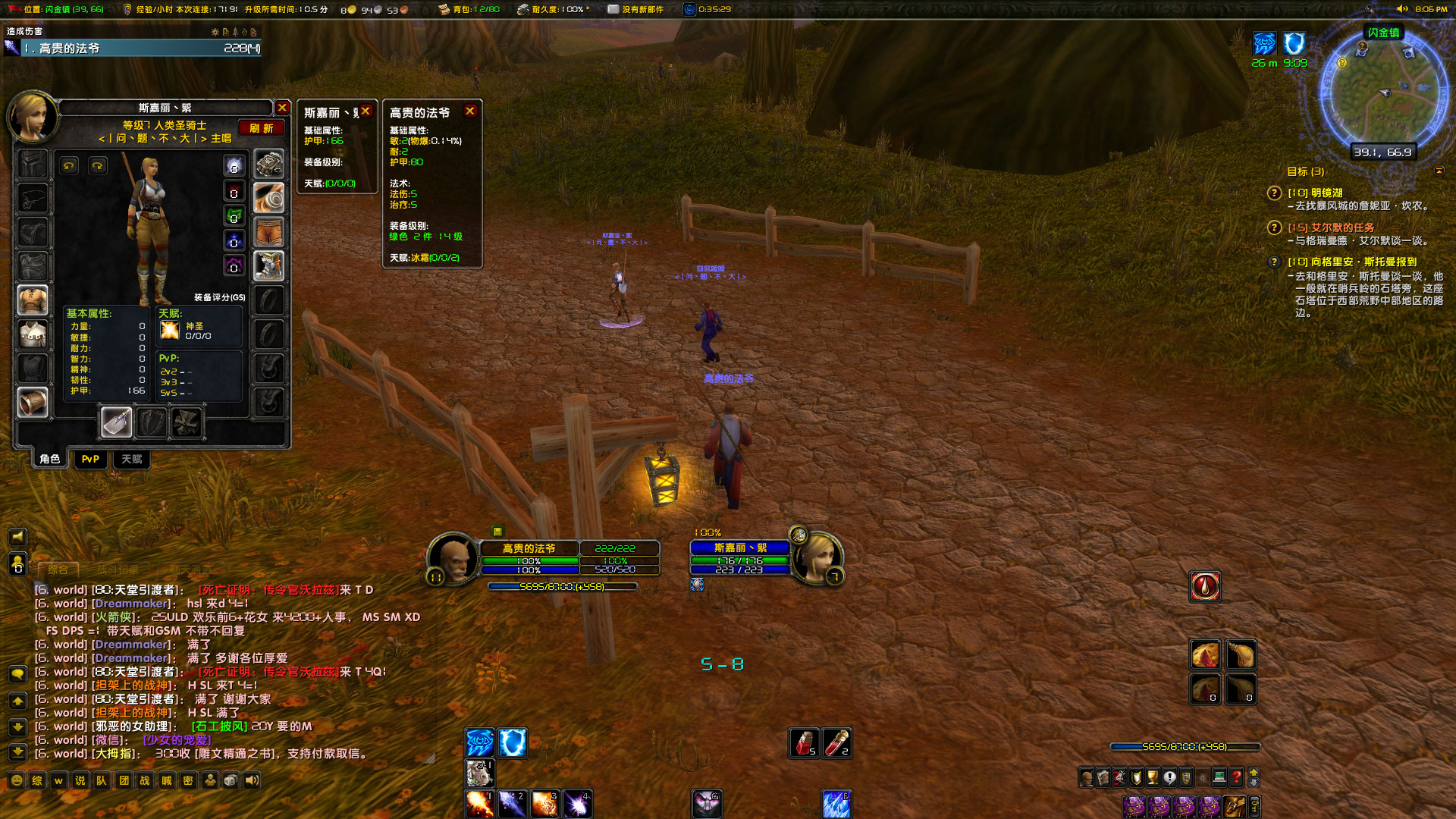The image size is (1456, 819).
Task: Switch to the PvP tab on the character panel
Action: coord(90,459)
